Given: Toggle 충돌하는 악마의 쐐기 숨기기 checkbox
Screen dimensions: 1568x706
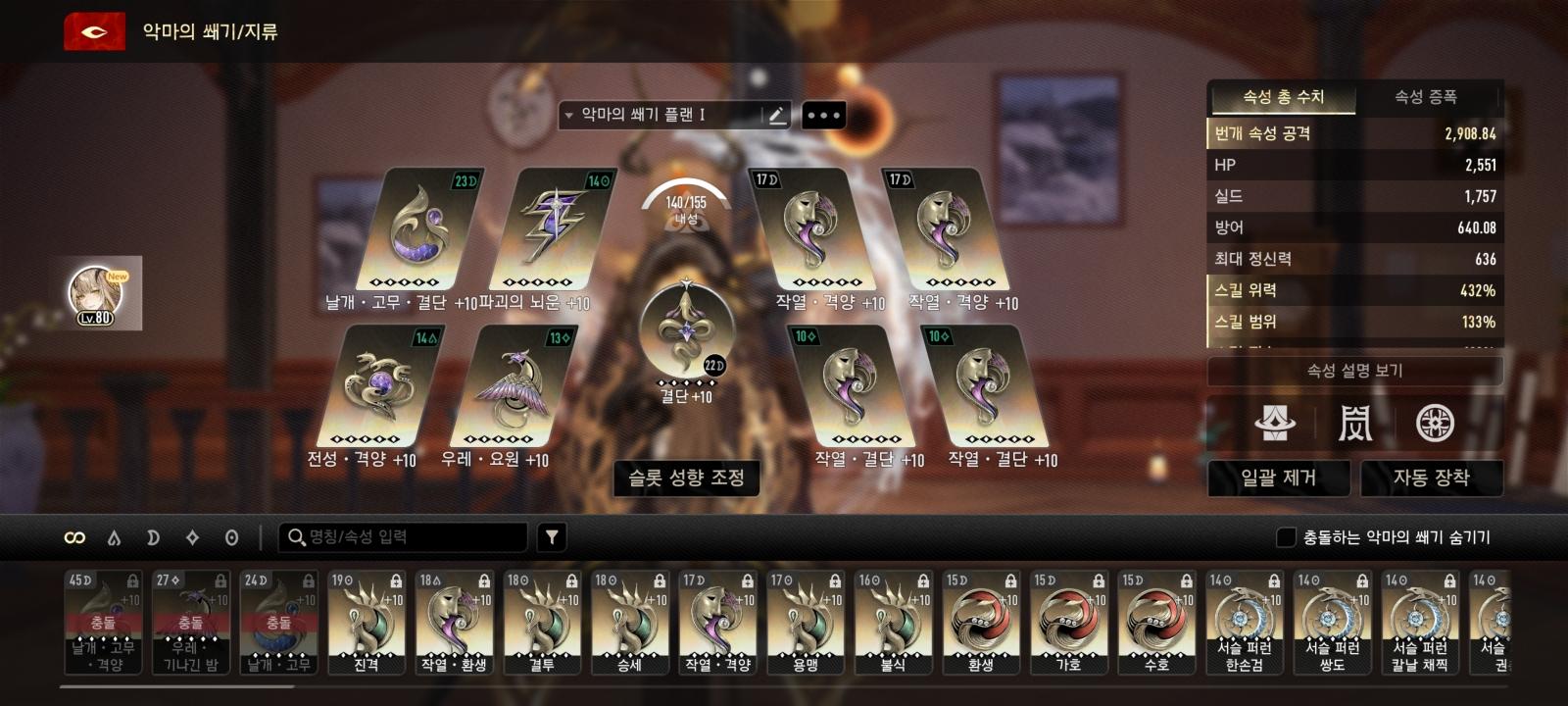Looking at the screenshot, I should (1286, 537).
